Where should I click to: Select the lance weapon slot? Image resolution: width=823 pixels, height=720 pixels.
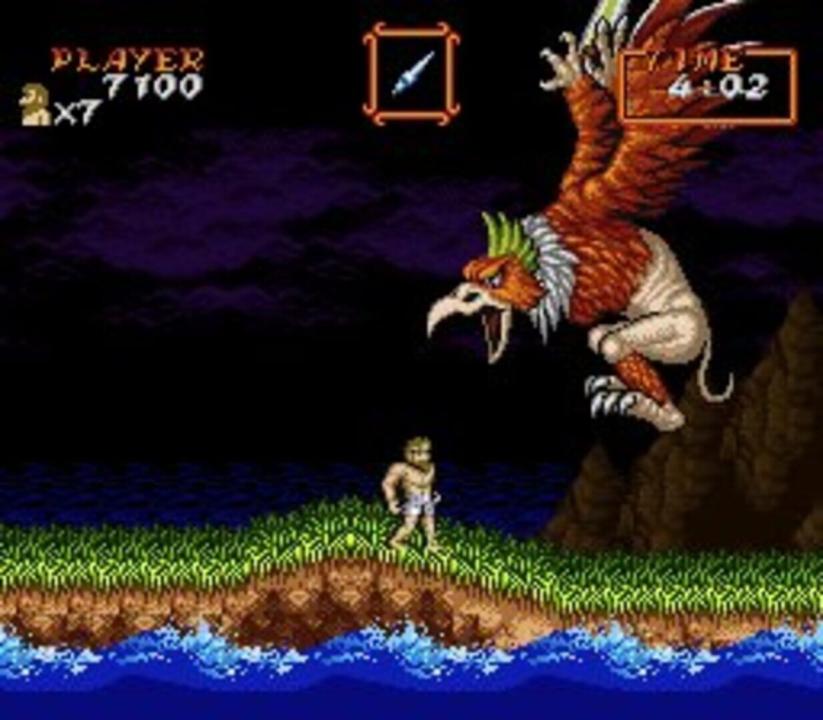point(411,74)
